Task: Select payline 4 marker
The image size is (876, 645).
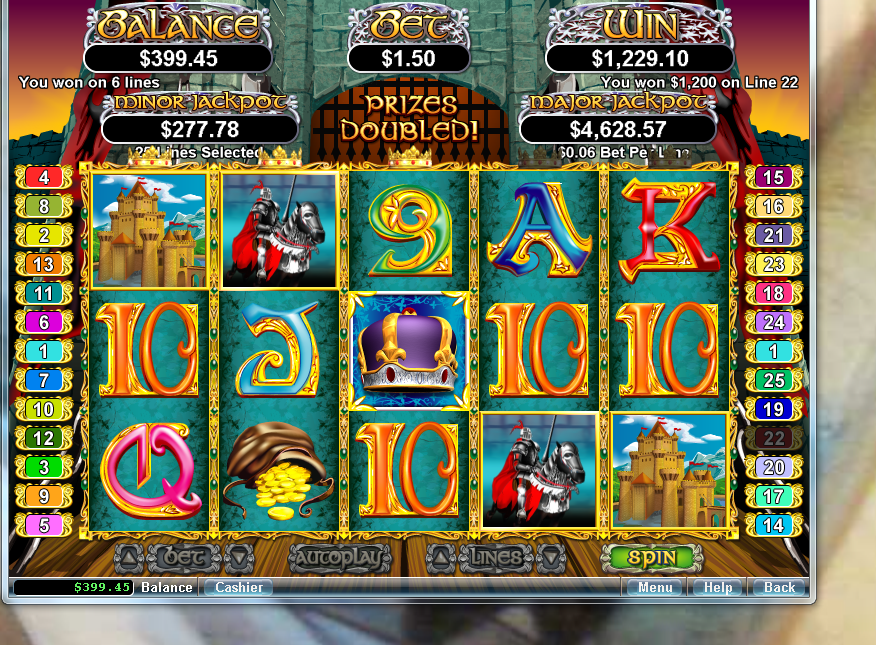Action: pyautogui.click(x=44, y=177)
